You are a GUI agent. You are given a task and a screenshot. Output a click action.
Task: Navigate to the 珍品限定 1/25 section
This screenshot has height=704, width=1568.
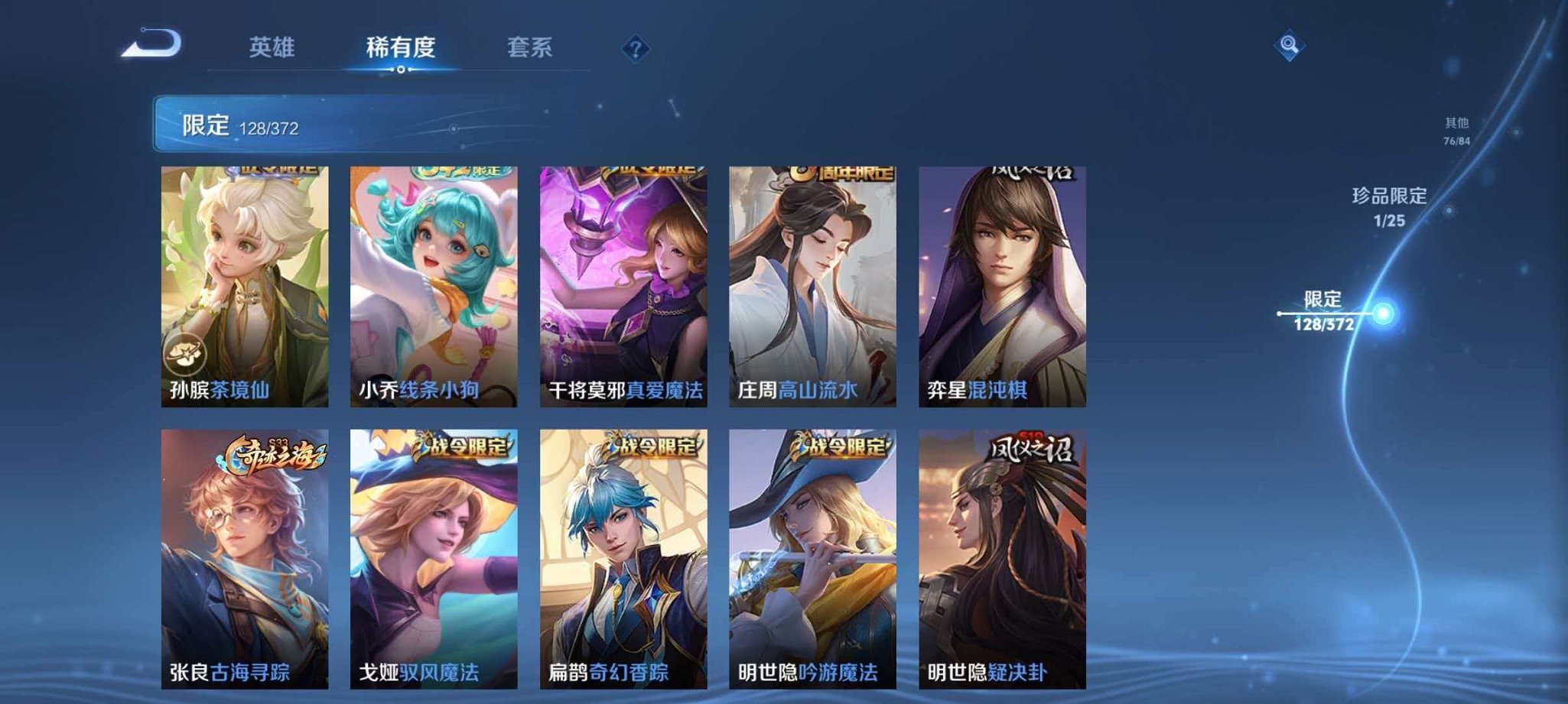(1387, 211)
